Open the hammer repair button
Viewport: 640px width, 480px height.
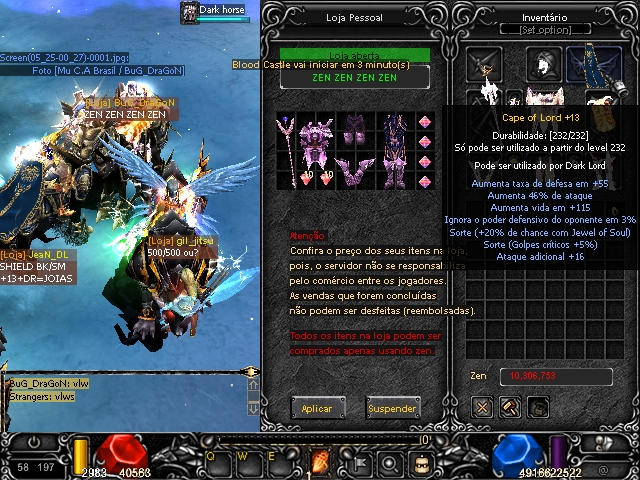tap(510, 407)
